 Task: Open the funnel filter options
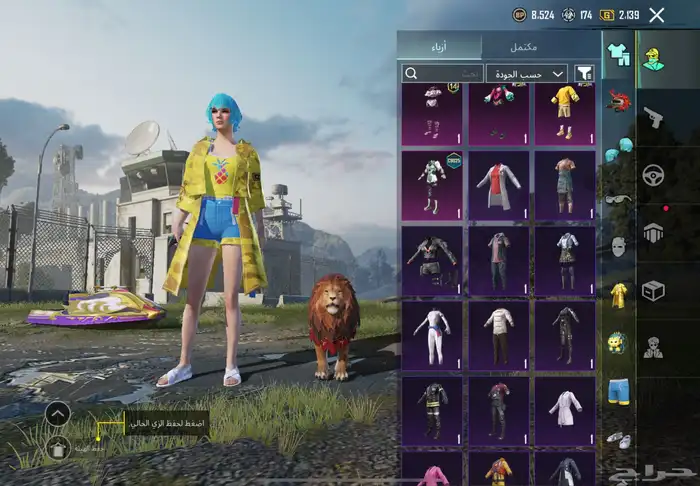pyautogui.click(x=584, y=73)
